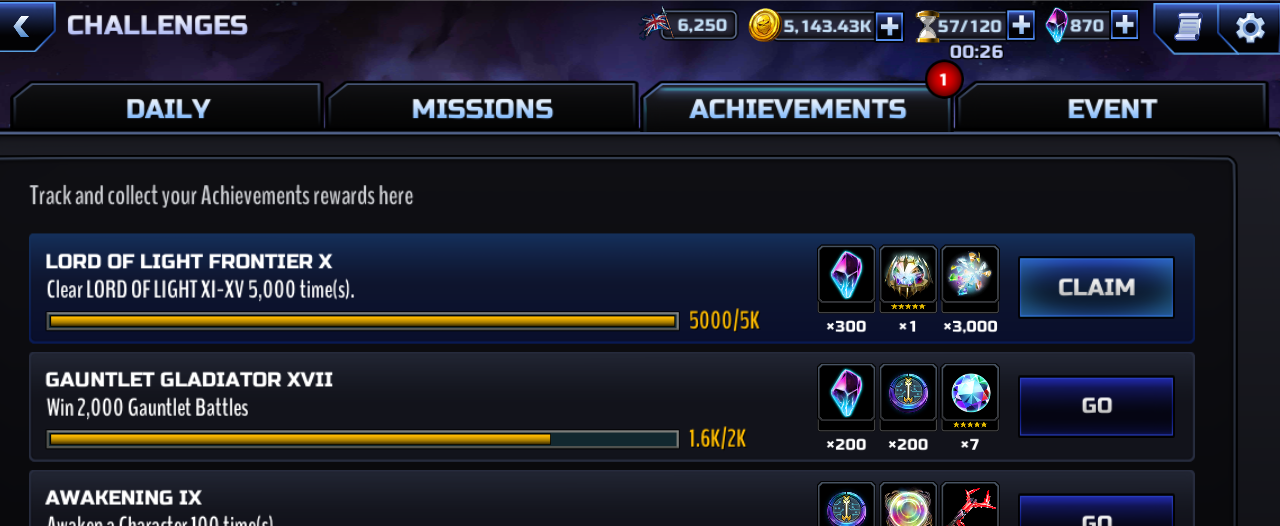Screen dimensions: 1280x526
Task: Add energy using the hourglass plus button
Action: 1020,26
